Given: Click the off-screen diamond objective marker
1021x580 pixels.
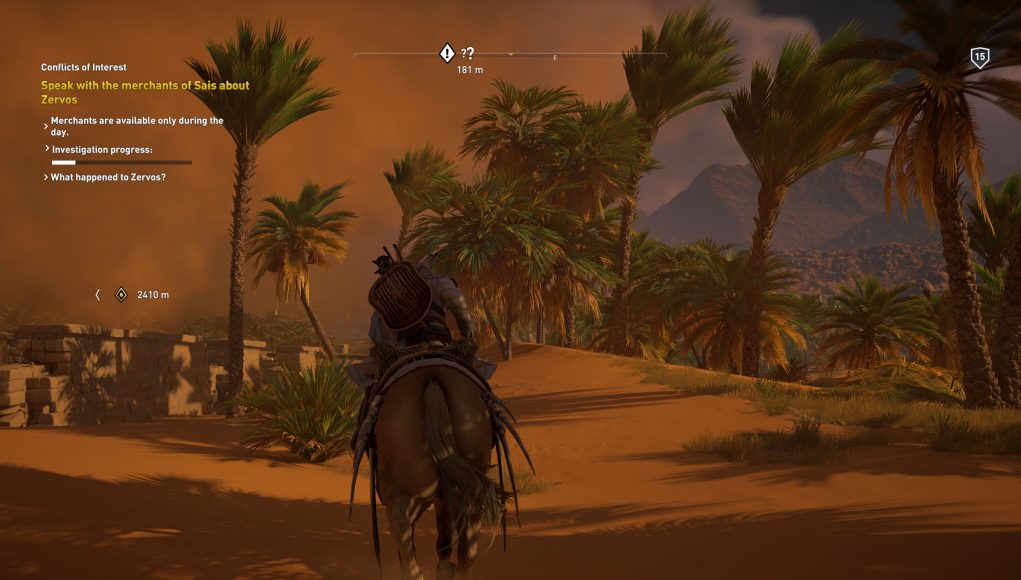Looking at the screenshot, I should [121, 295].
